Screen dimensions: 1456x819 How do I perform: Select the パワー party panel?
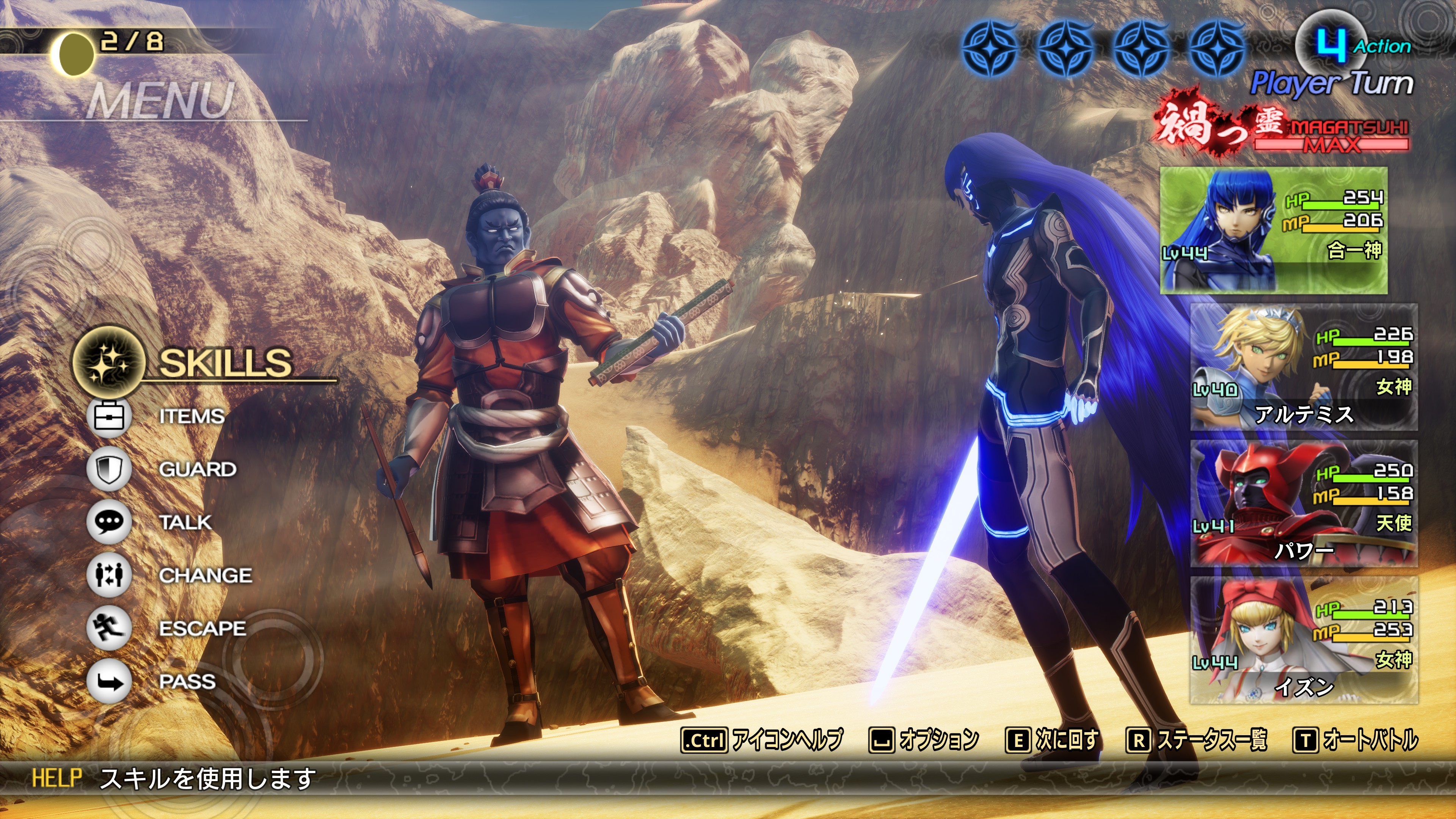coord(1304,504)
